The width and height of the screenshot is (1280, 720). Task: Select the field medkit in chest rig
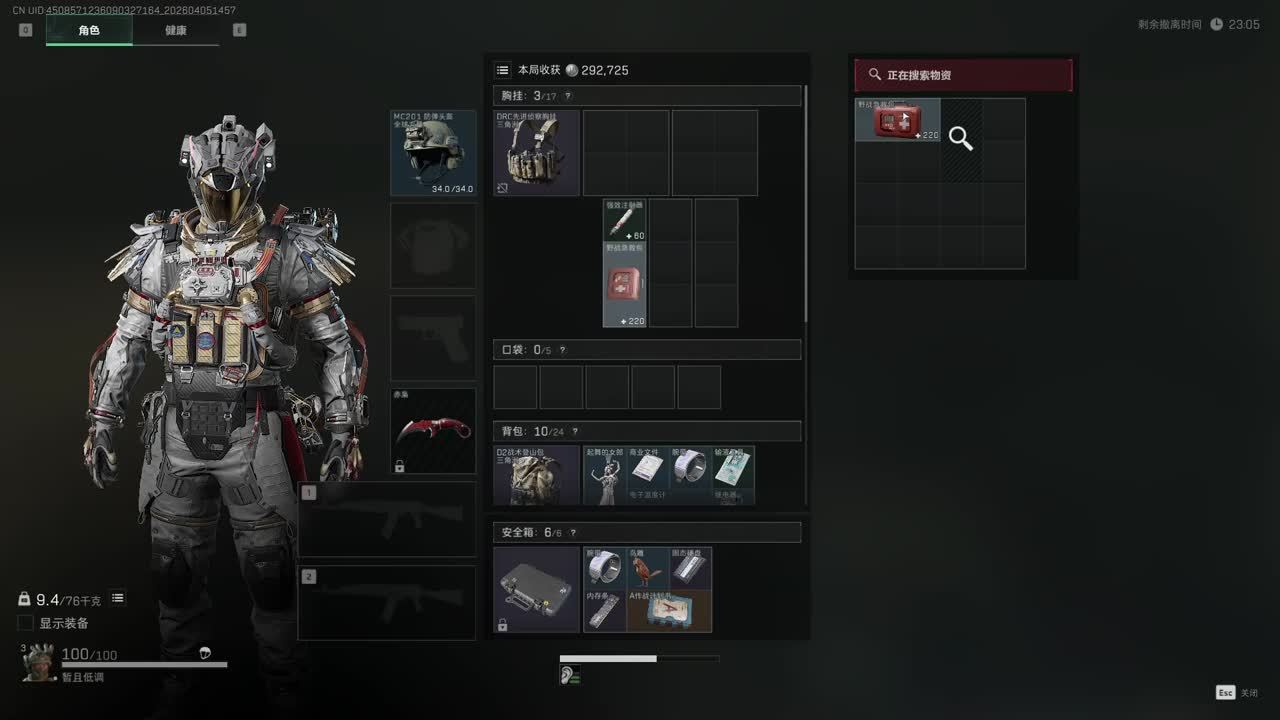[624, 284]
